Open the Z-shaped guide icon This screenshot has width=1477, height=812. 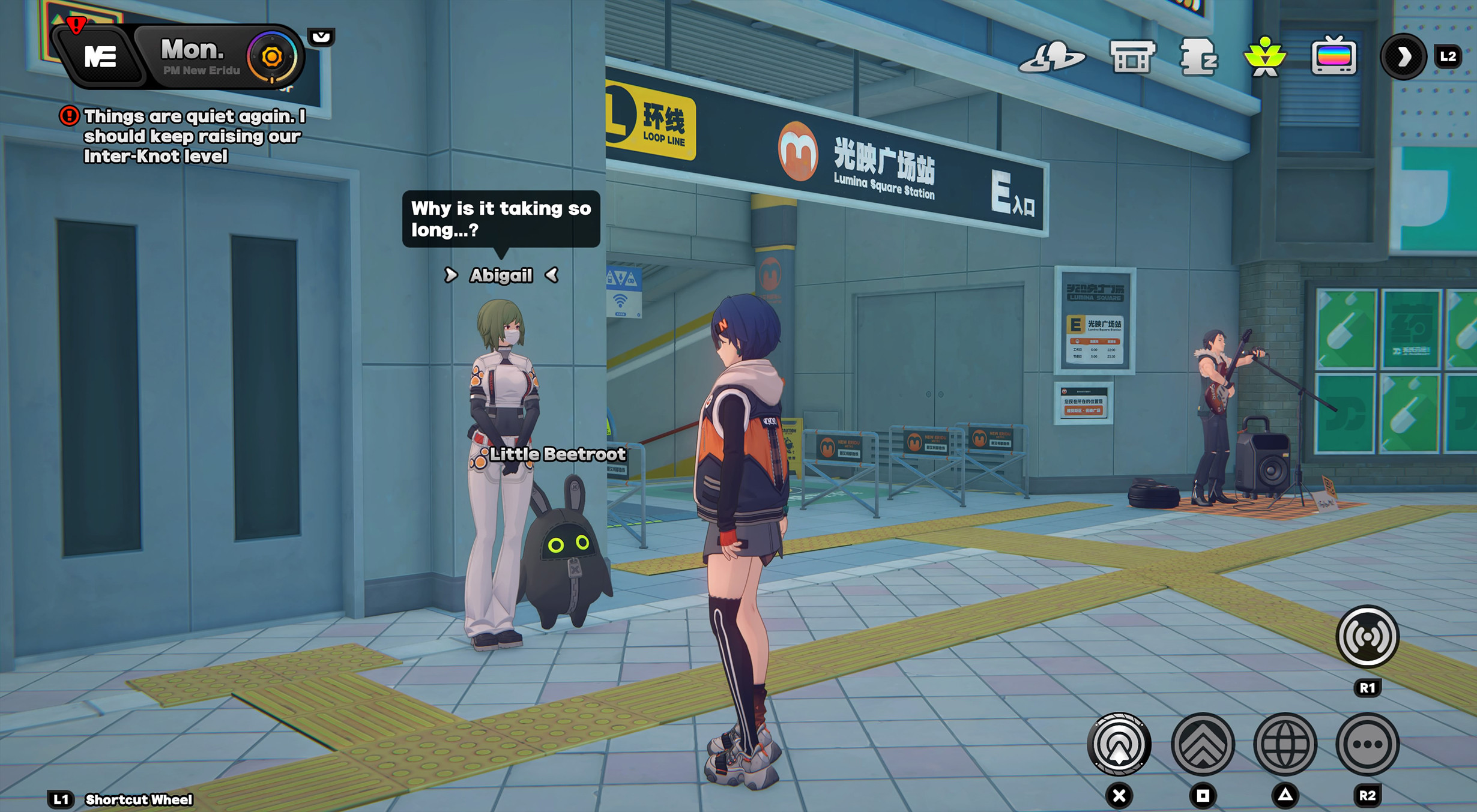pyautogui.click(x=1199, y=58)
